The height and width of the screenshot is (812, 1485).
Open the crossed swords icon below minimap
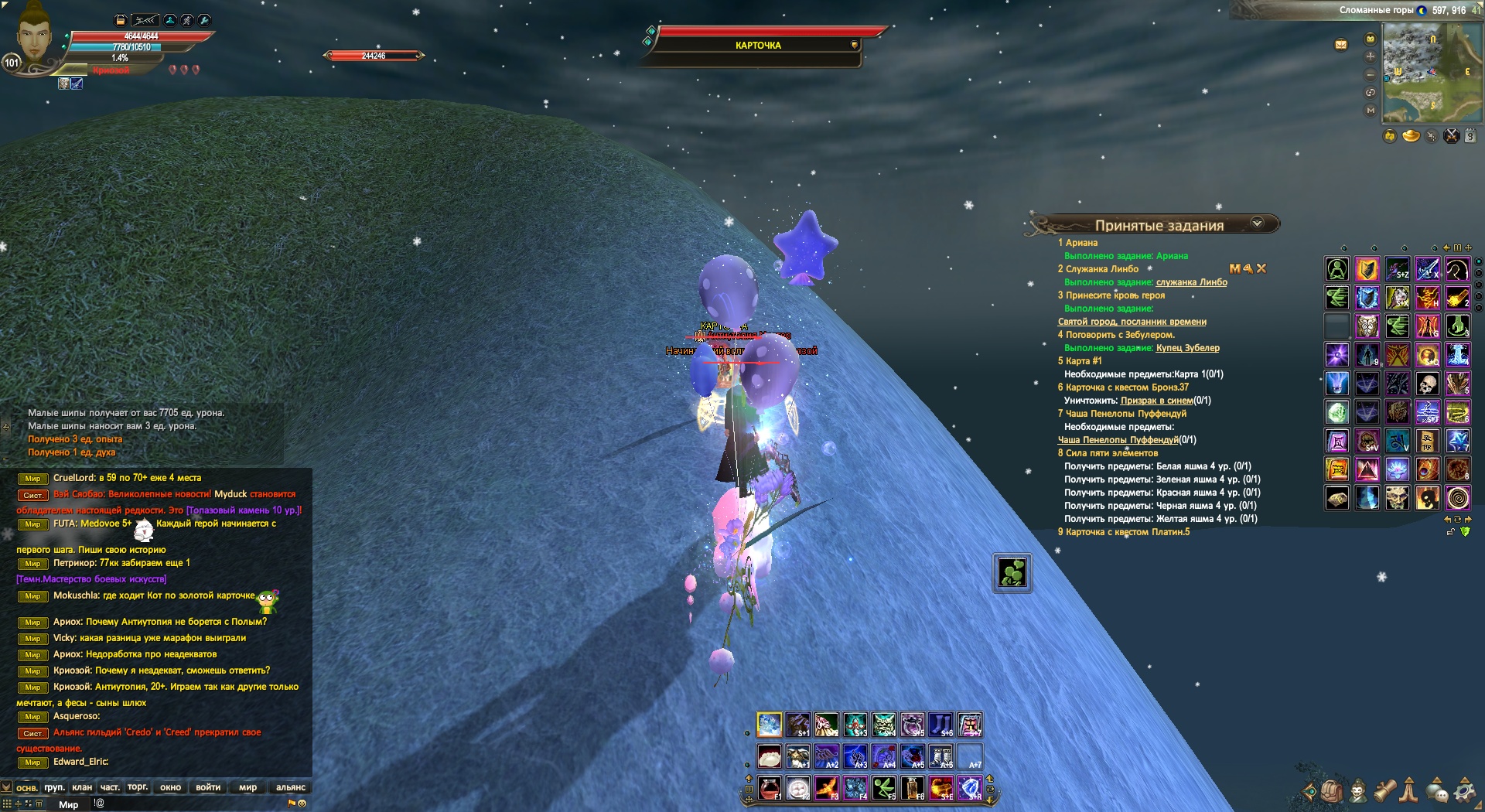pyautogui.click(x=1452, y=136)
